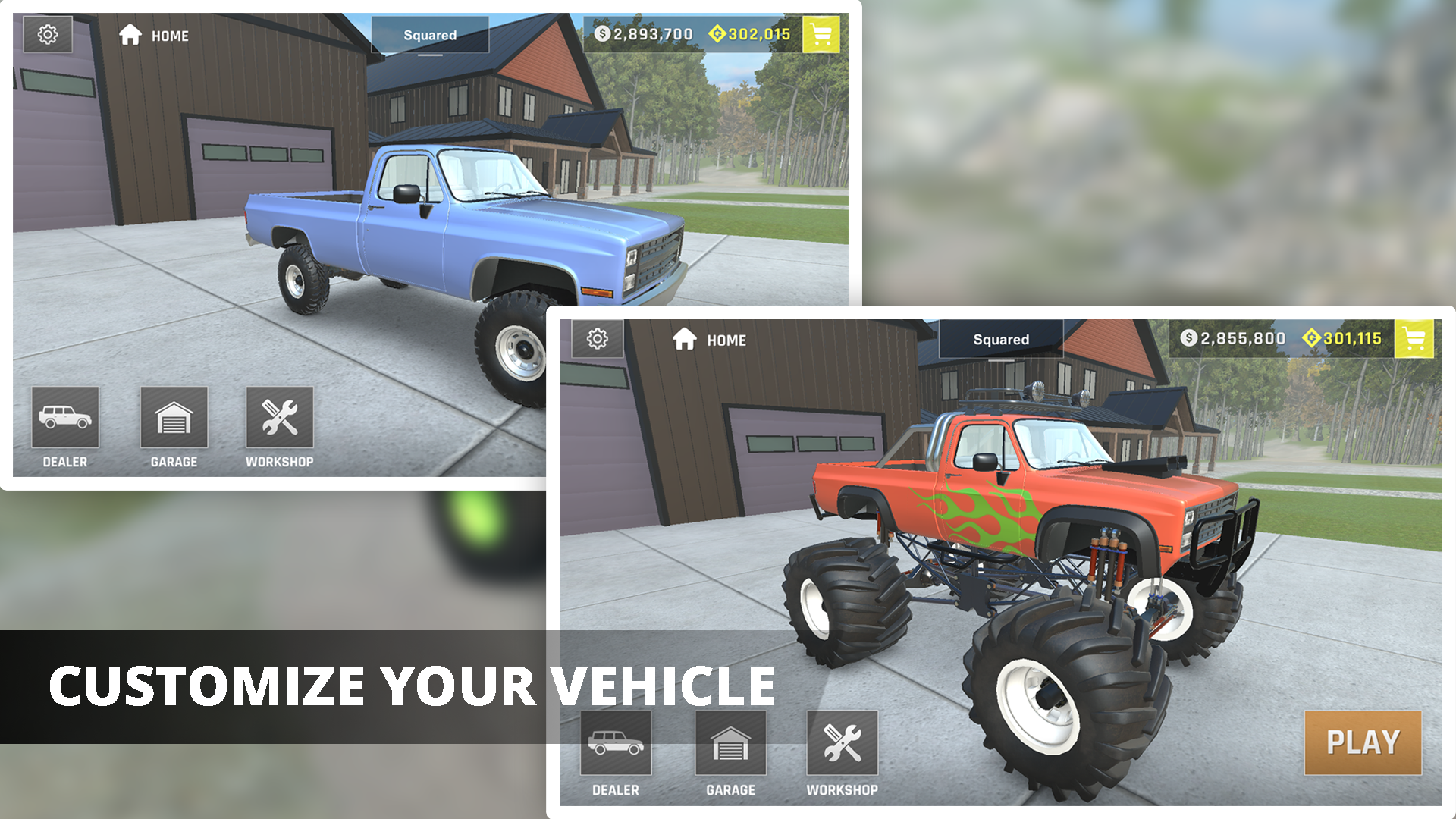Click the cash counter showing 2,893,700

click(x=648, y=34)
